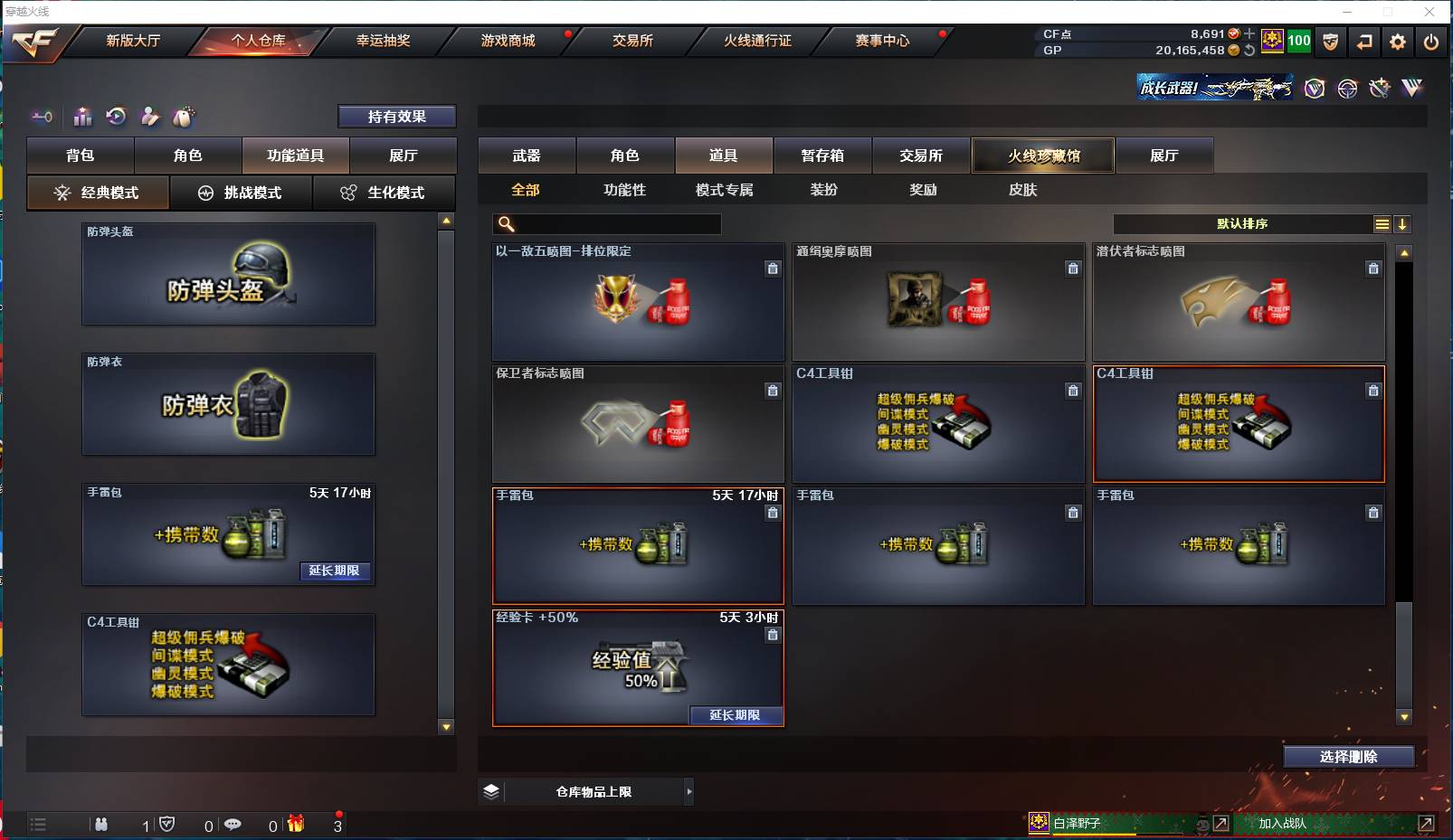Click the 持有效果 button
1453x840 pixels.
396,116
